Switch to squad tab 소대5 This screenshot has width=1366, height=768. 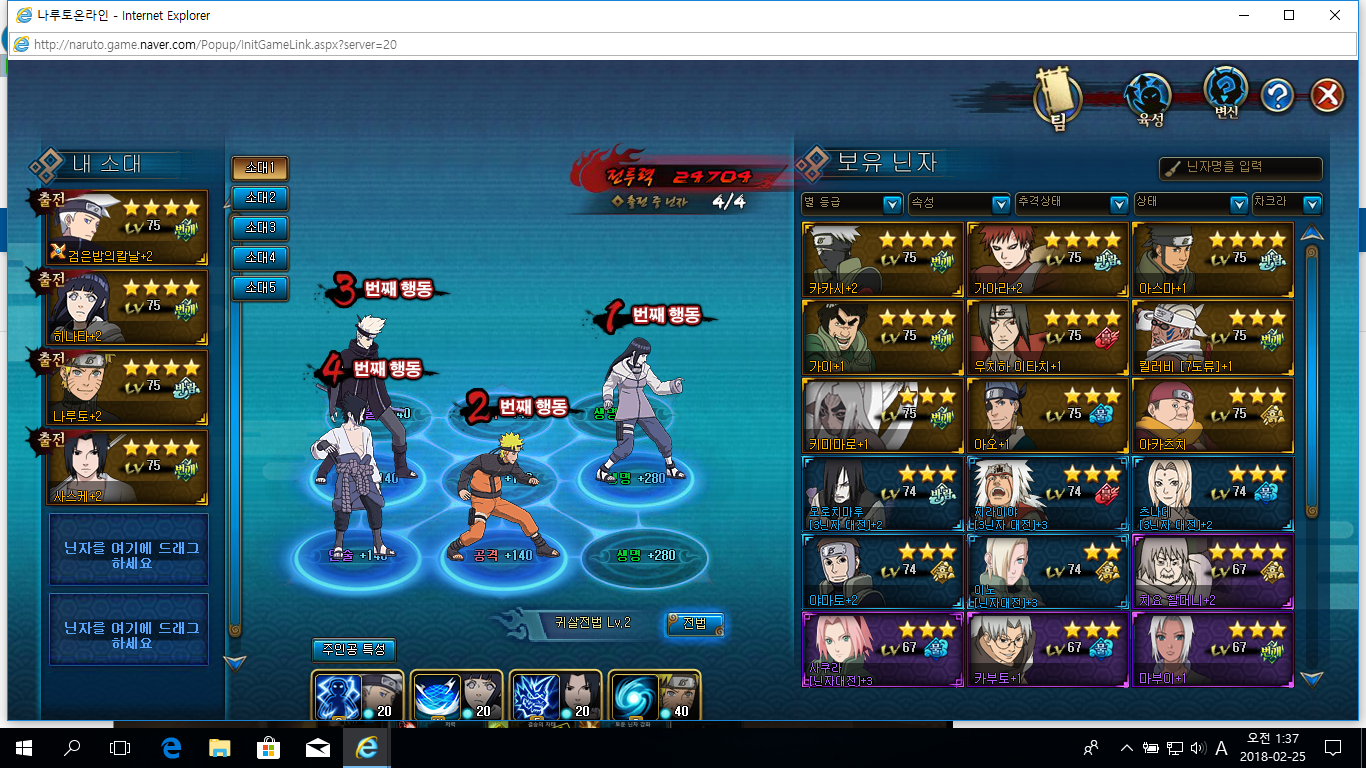point(260,288)
